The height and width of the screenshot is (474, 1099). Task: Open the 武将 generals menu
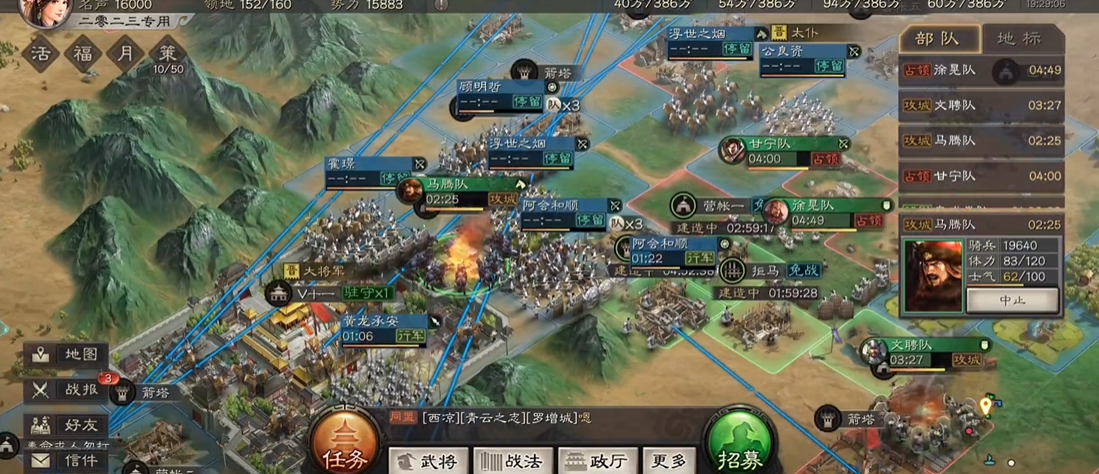click(x=430, y=460)
